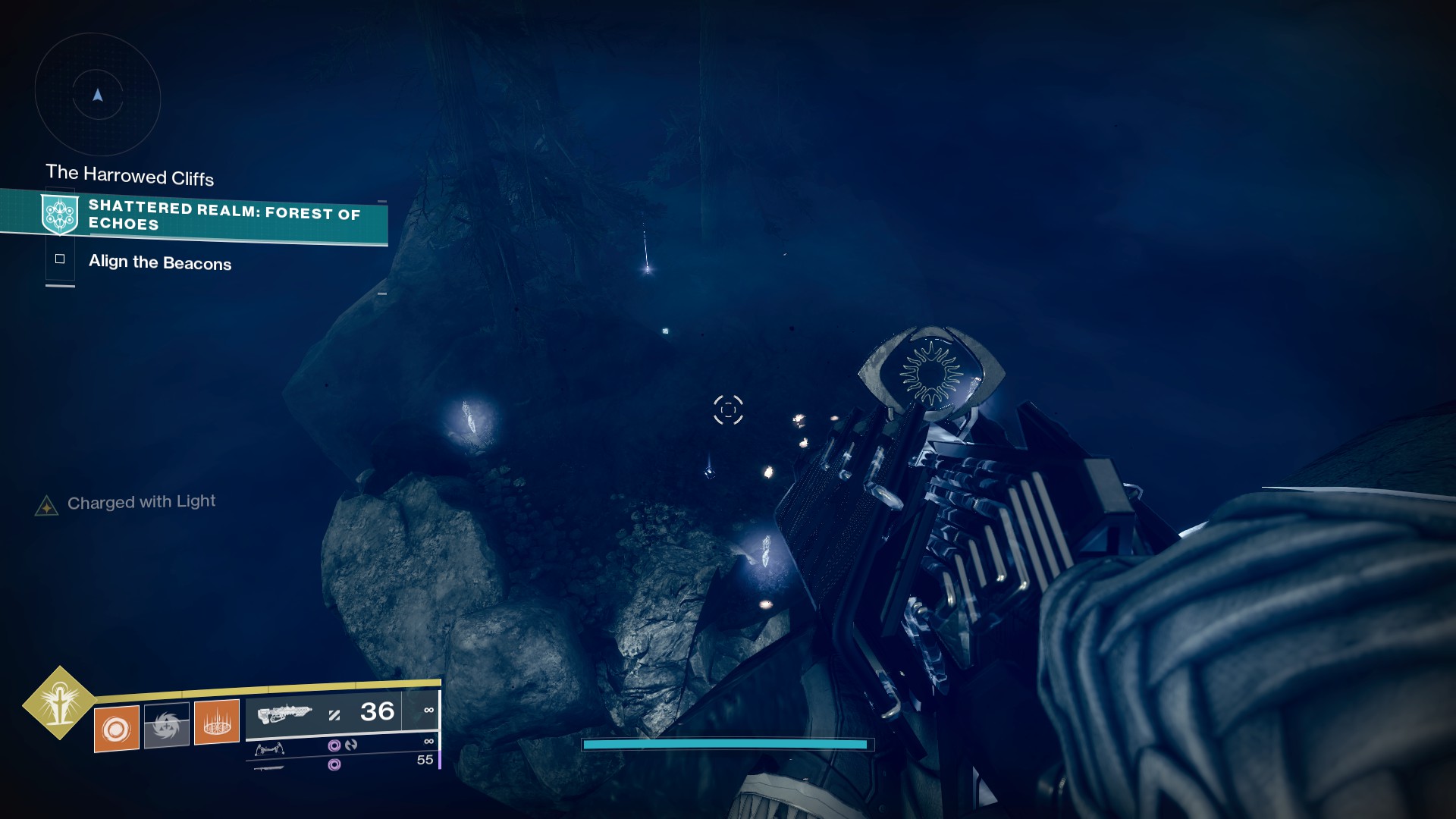
Task: Activate the orange class ability icon
Action: click(x=217, y=721)
